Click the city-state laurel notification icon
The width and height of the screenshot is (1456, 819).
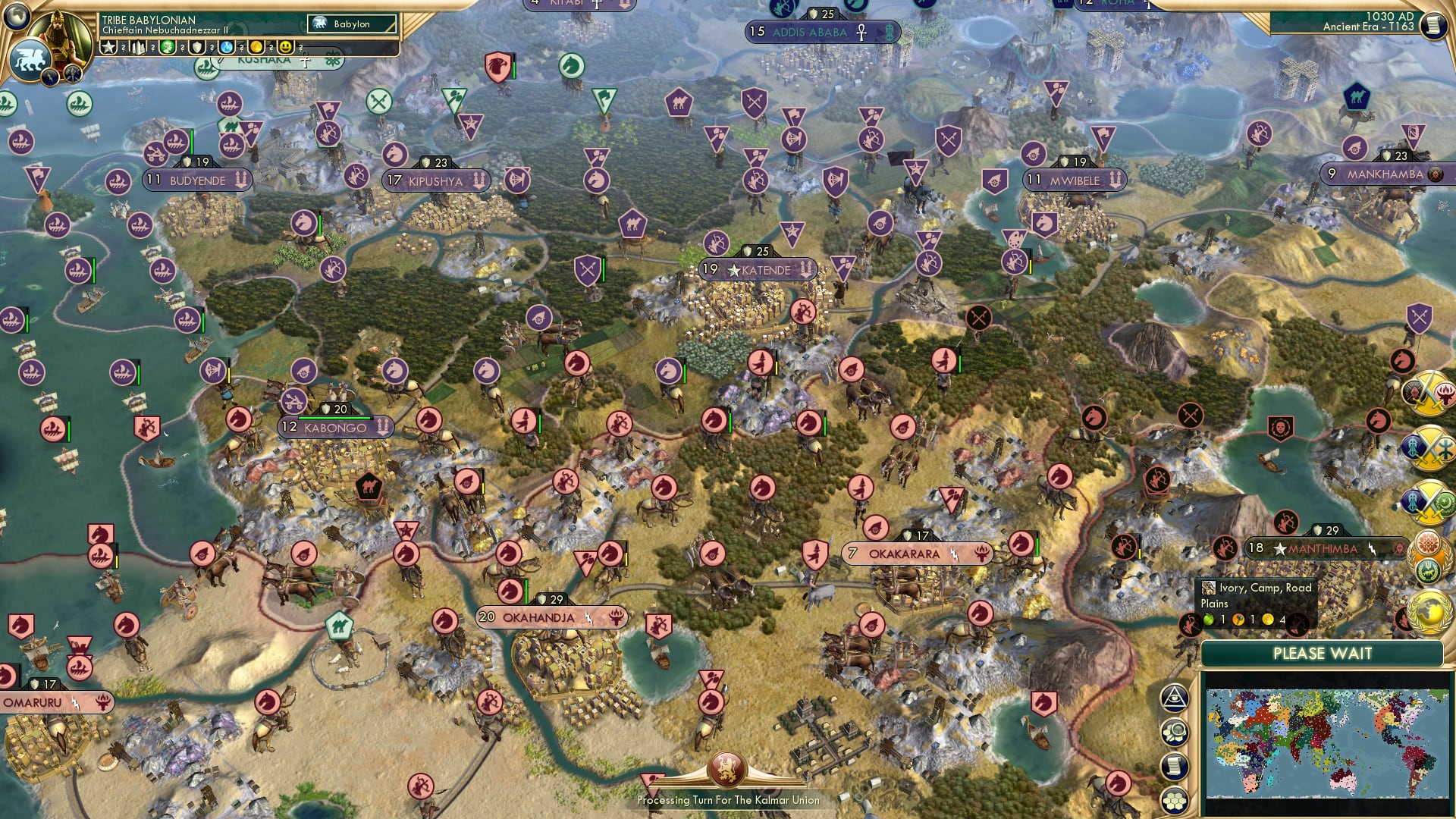click(1426, 556)
